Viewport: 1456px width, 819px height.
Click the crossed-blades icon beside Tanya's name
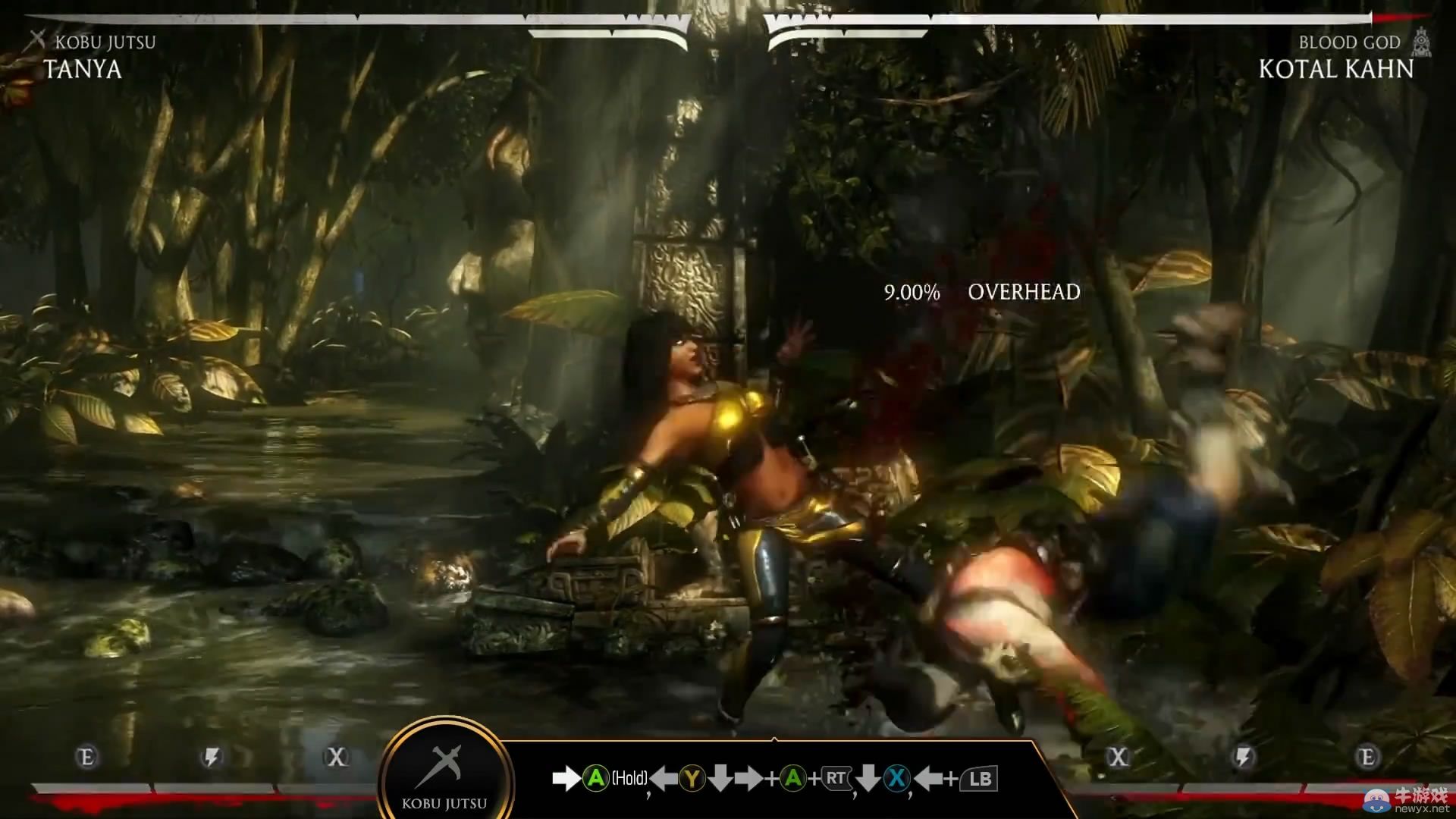point(36,41)
